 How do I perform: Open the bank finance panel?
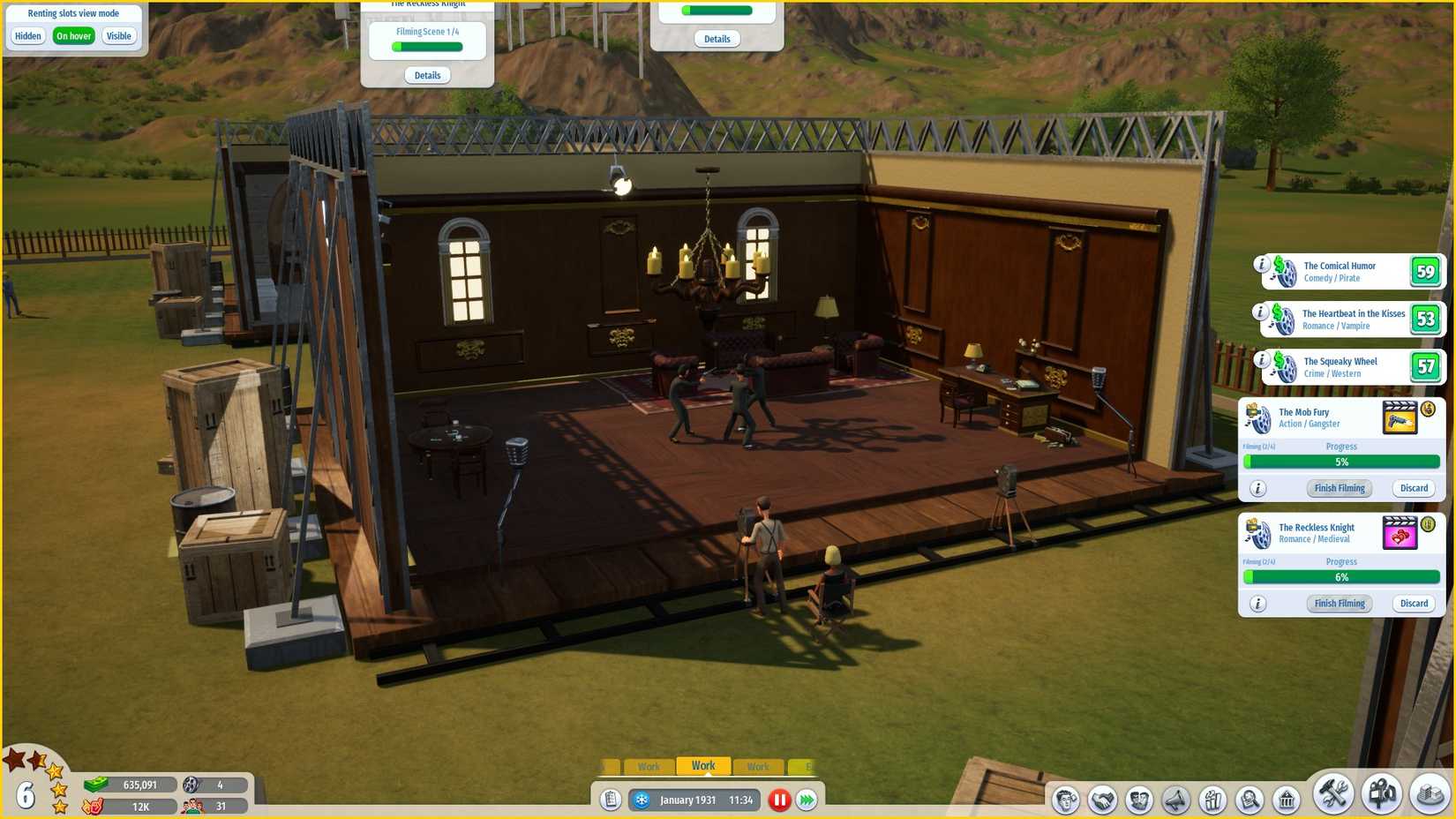click(x=1287, y=800)
